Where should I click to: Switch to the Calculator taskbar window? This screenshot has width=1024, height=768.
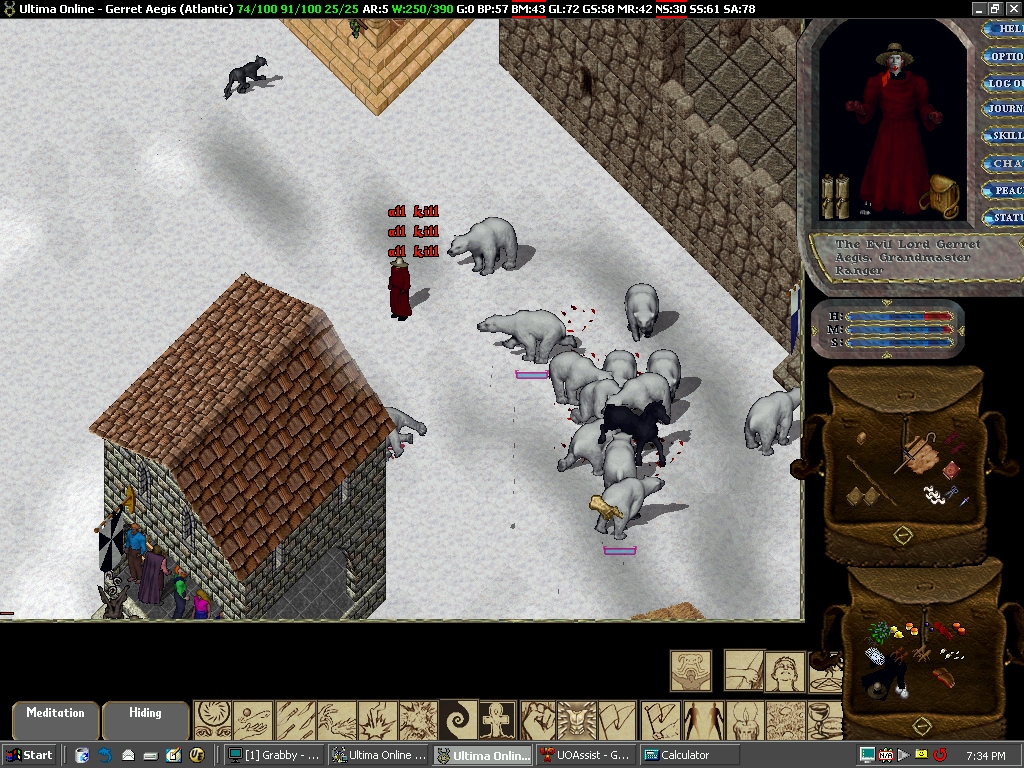[x=688, y=755]
